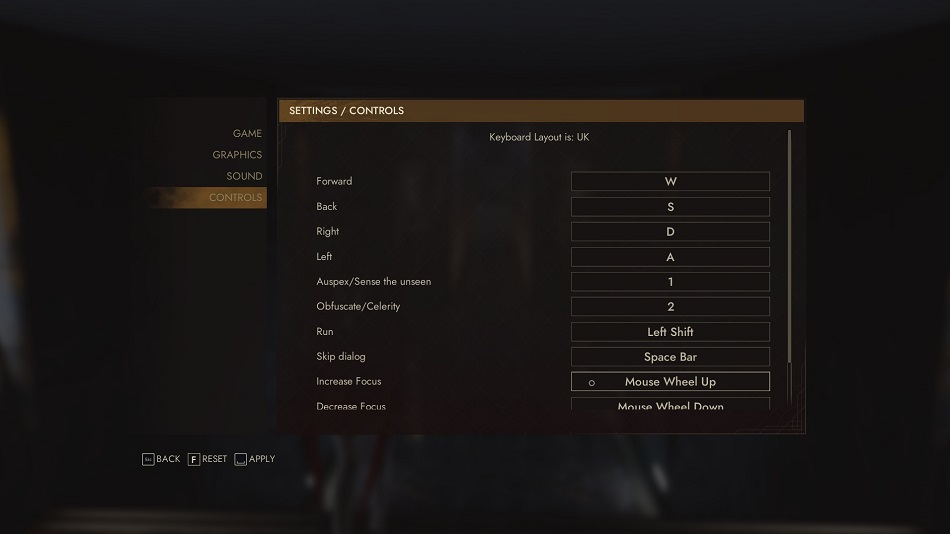950x534 pixels.
Task: Select the Run binding Left Shift
Action: 670,332
